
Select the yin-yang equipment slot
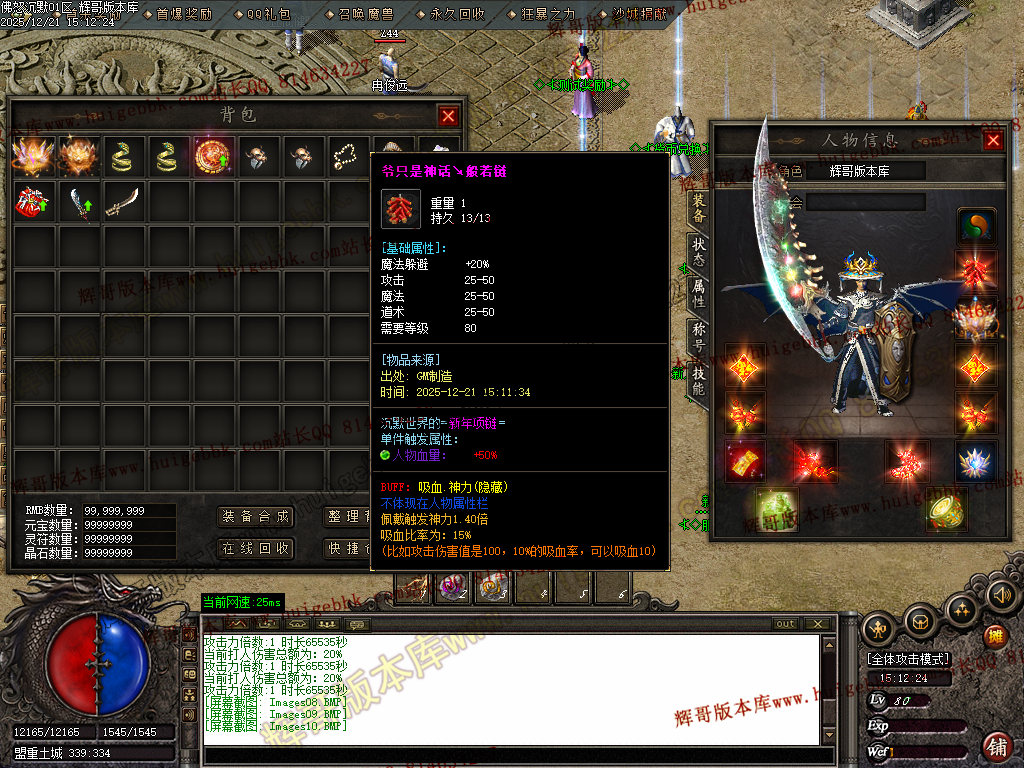point(975,226)
